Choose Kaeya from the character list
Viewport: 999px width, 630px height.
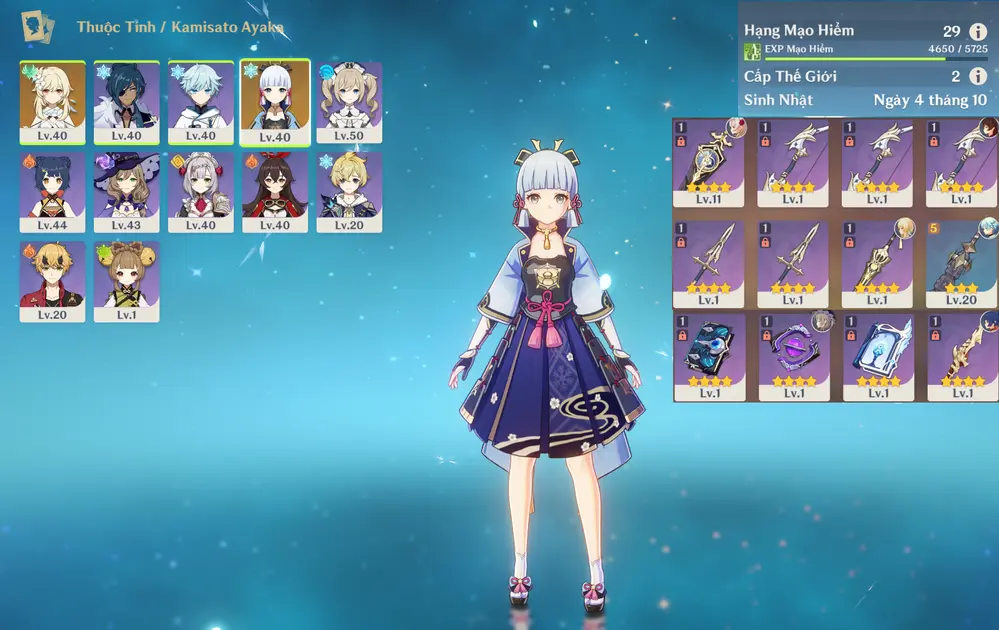[126, 102]
